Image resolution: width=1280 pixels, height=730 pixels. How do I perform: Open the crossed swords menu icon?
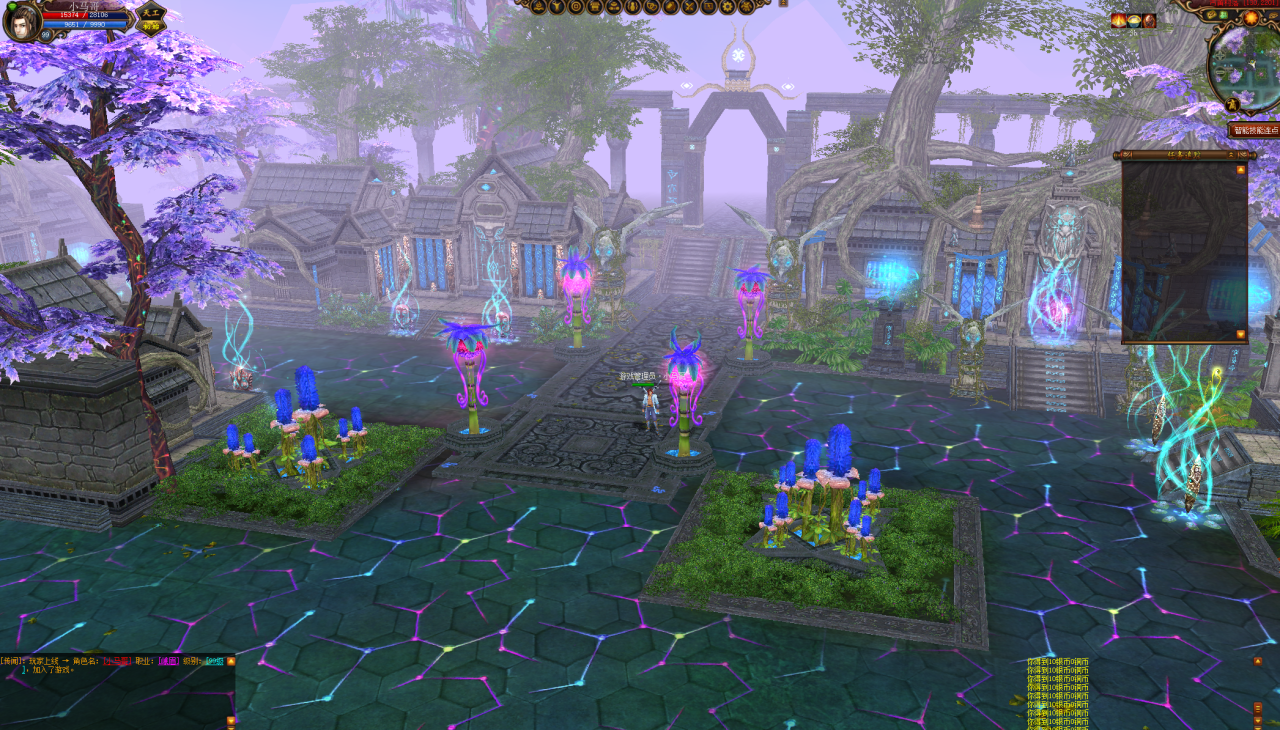click(690, 7)
